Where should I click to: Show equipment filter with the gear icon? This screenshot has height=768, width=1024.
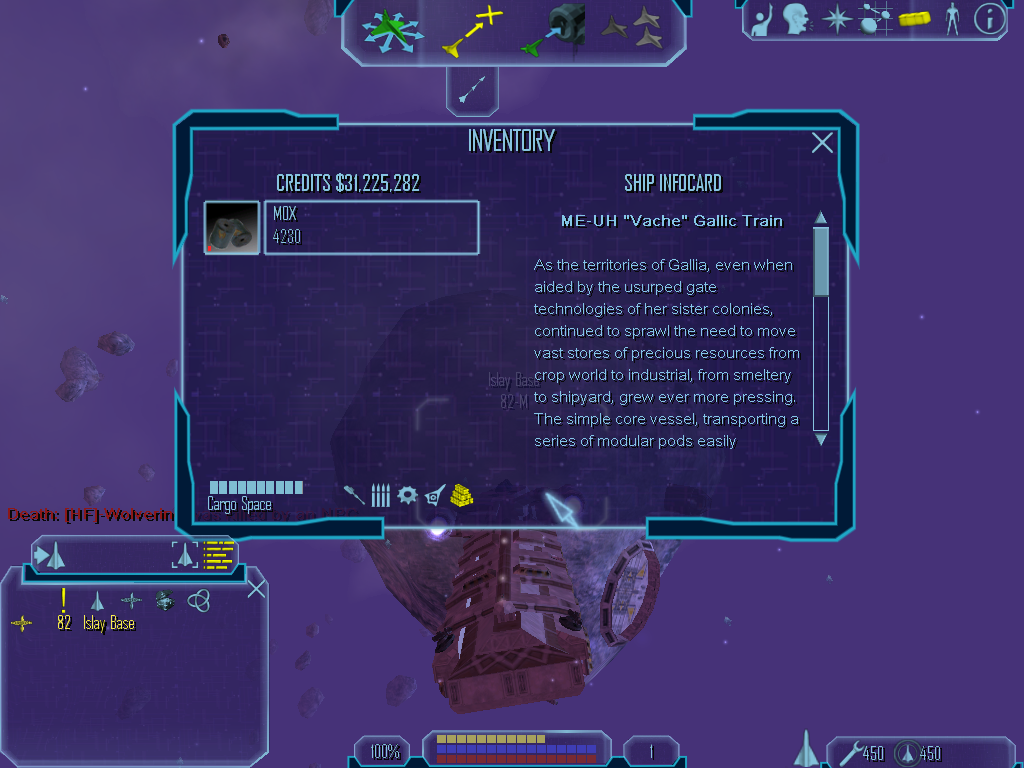pyautogui.click(x=406, y=494)
